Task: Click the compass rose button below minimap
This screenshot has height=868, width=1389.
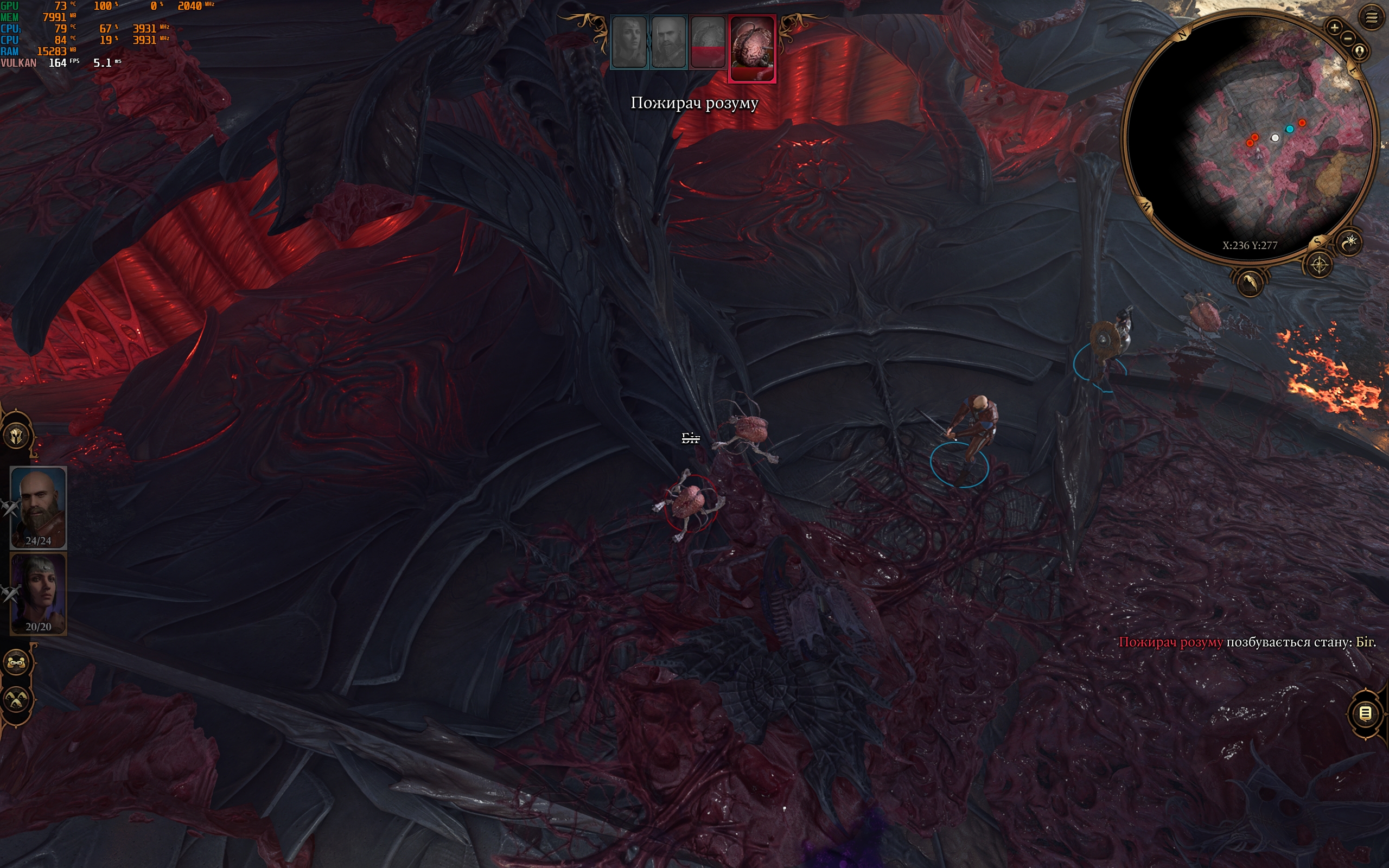Action: tap(1319, 265)
